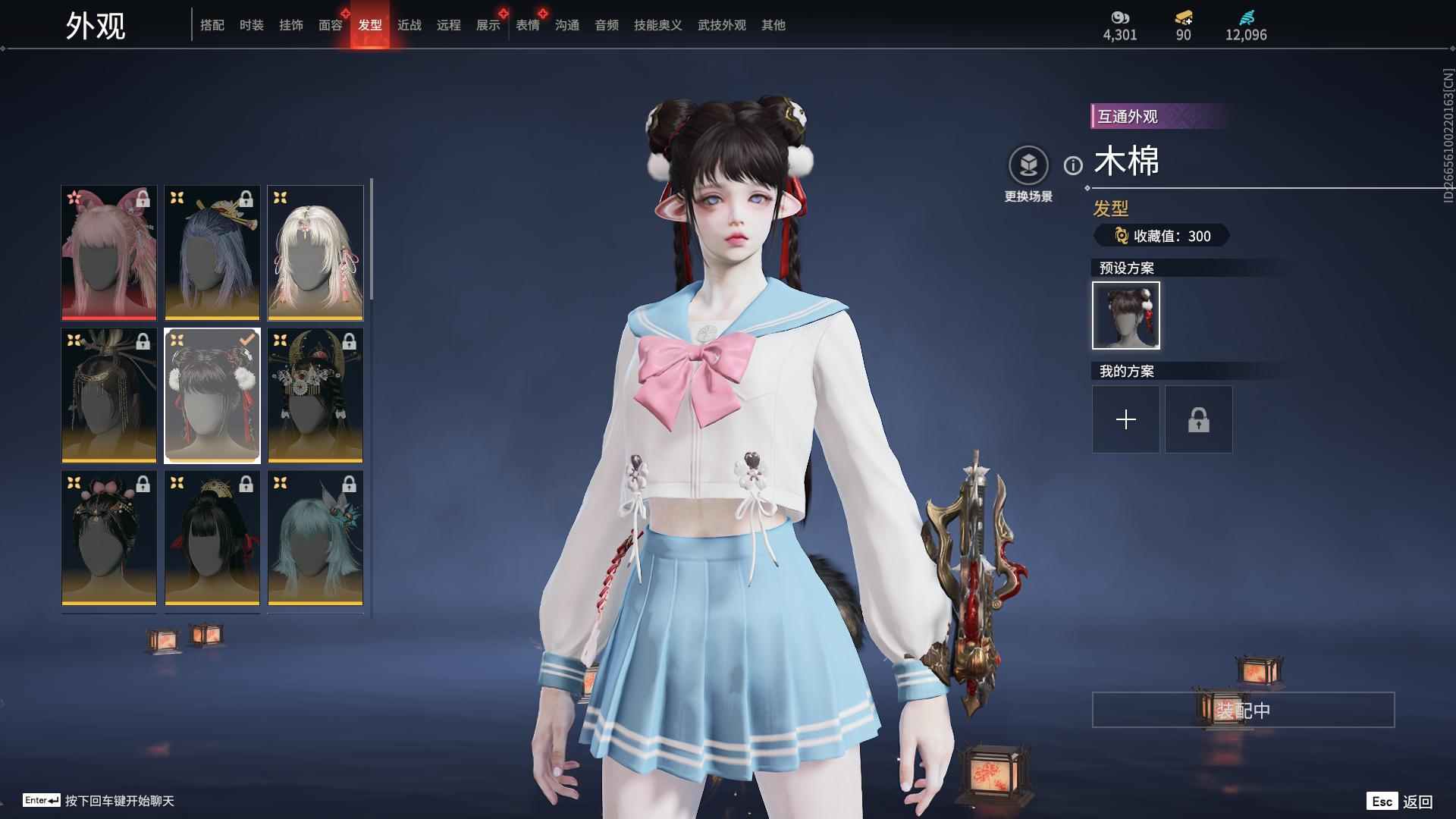This screenshot has width=1456, height=819.
Task: Click the lock icon on the pink hairstyle thumbnail
Action: 142,199
